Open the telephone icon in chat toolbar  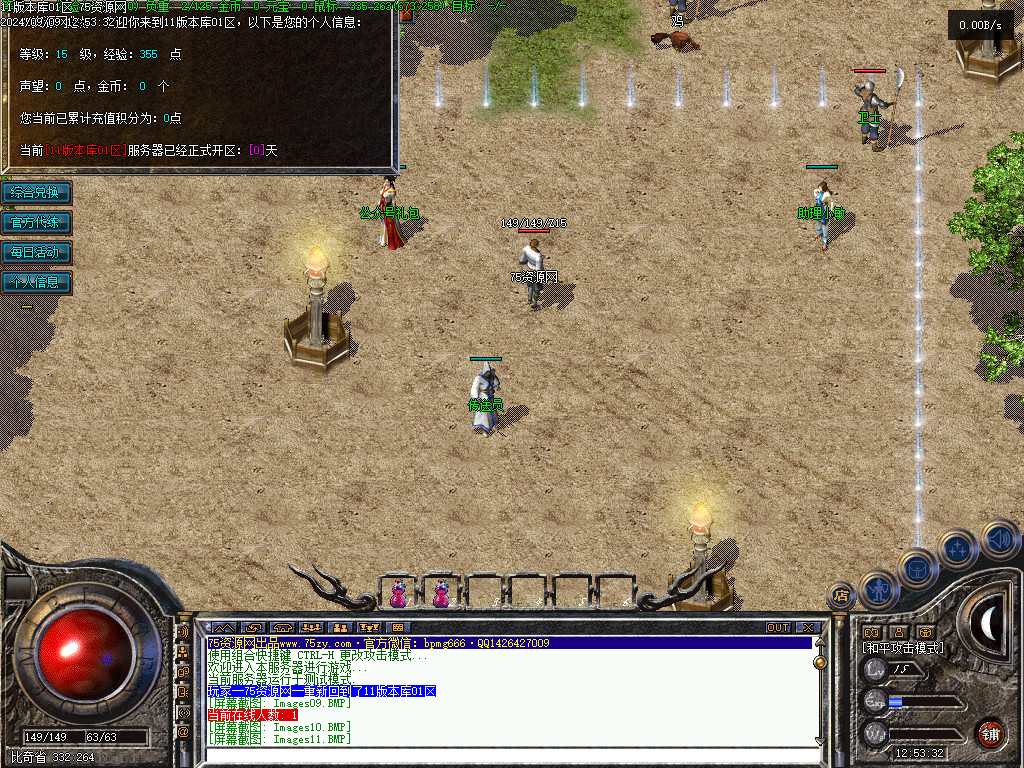coord(282,628)
